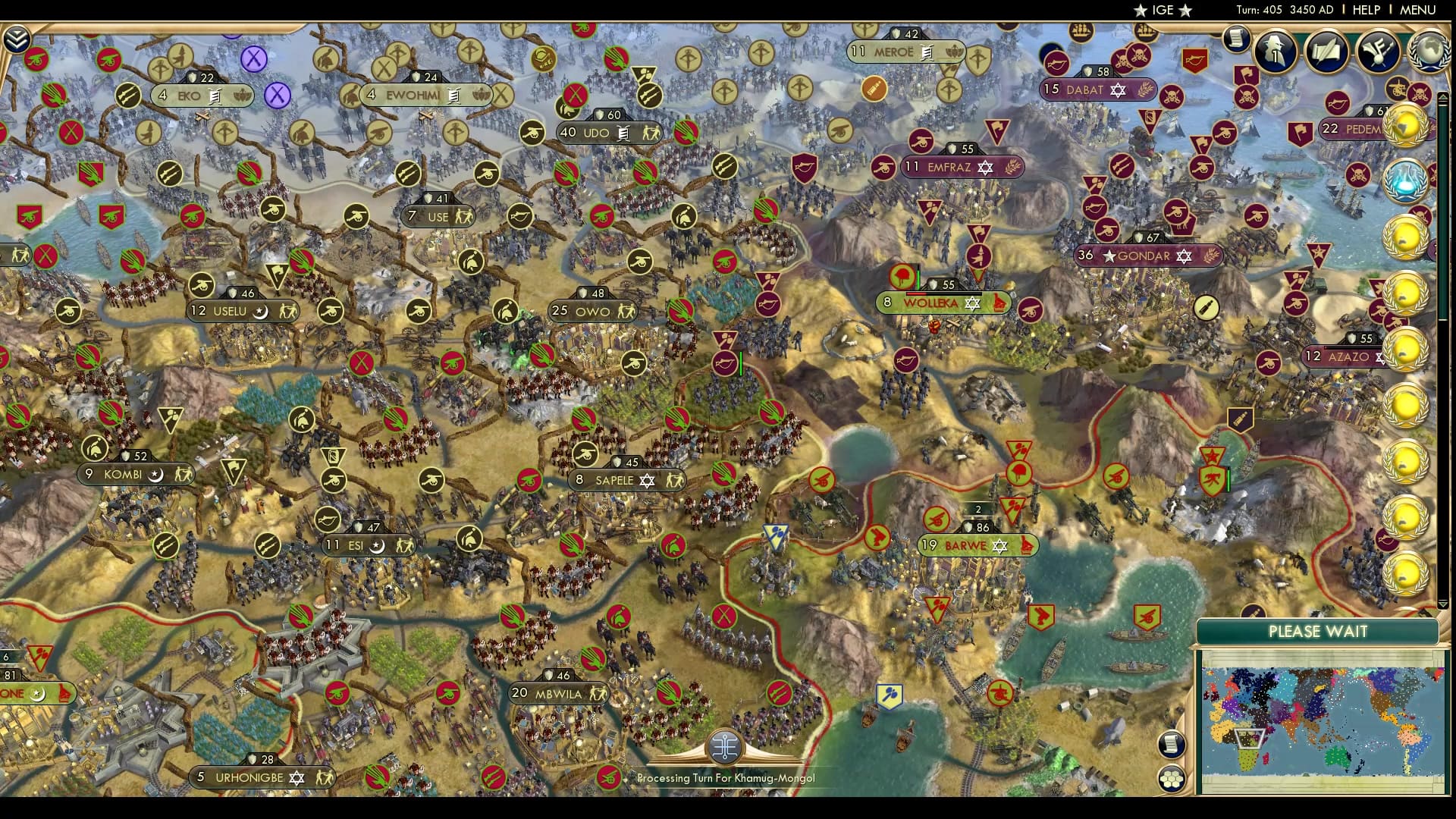Screen dimensions: 1456x819
Task: Select the WOLLEKA city banner
Action: point(943,303)
